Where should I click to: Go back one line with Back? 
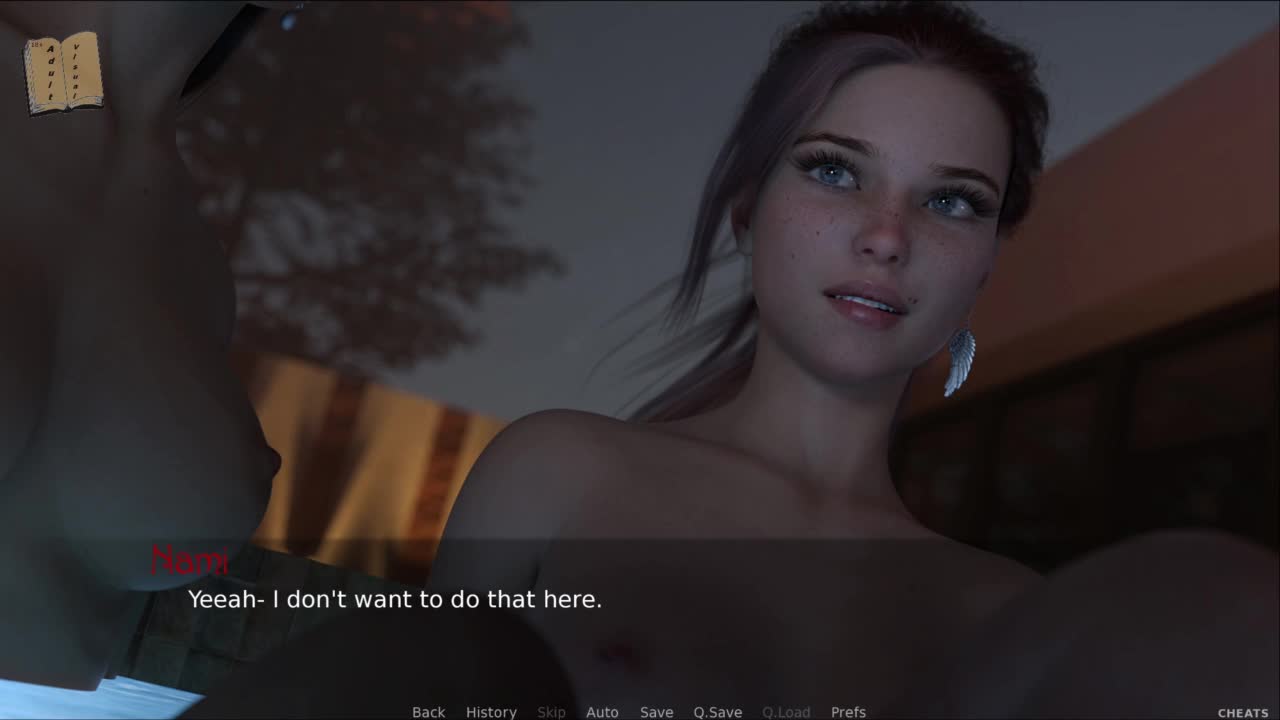428,712
